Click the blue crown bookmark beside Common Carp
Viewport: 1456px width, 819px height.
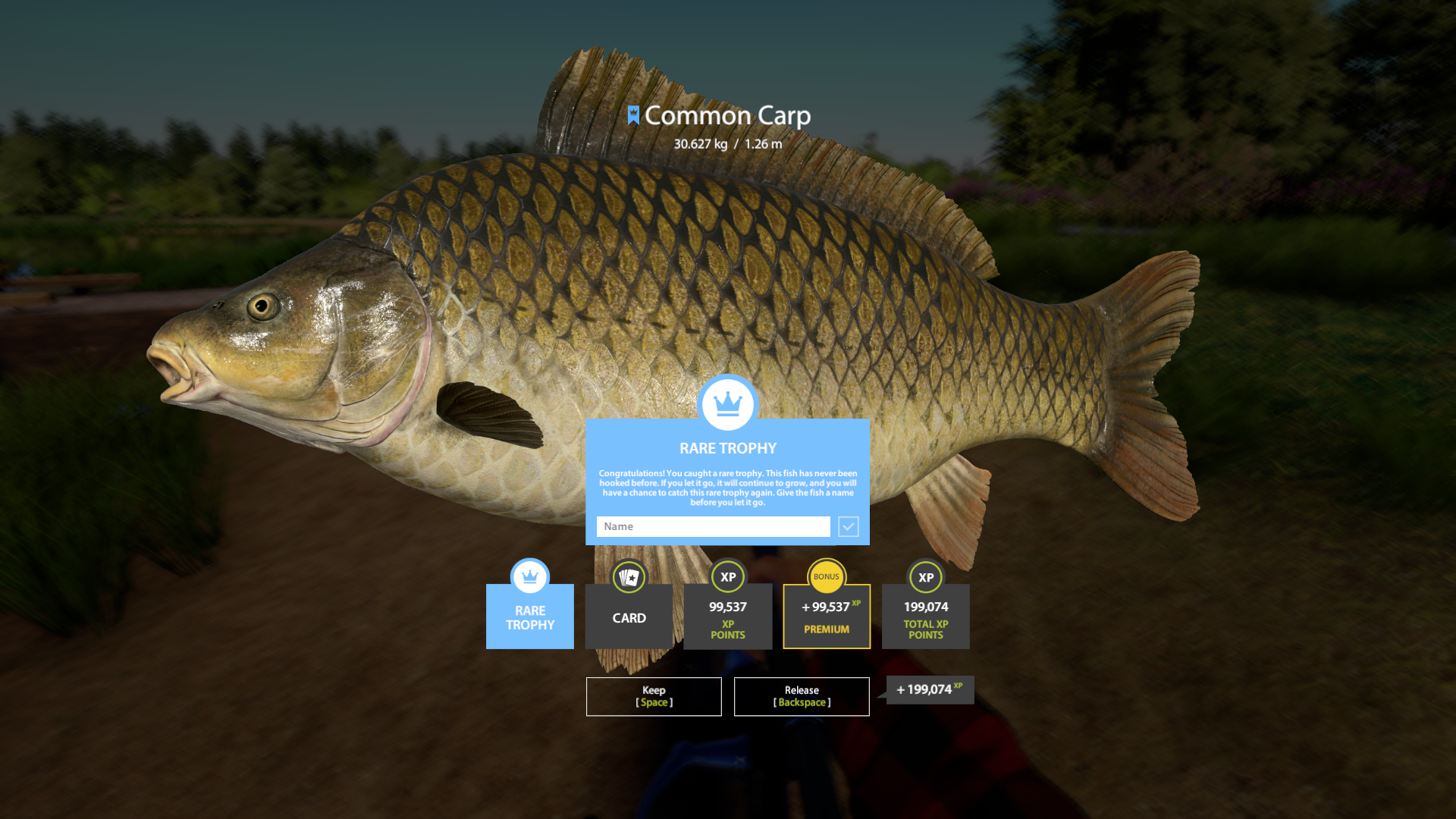(x=635, y=115)
